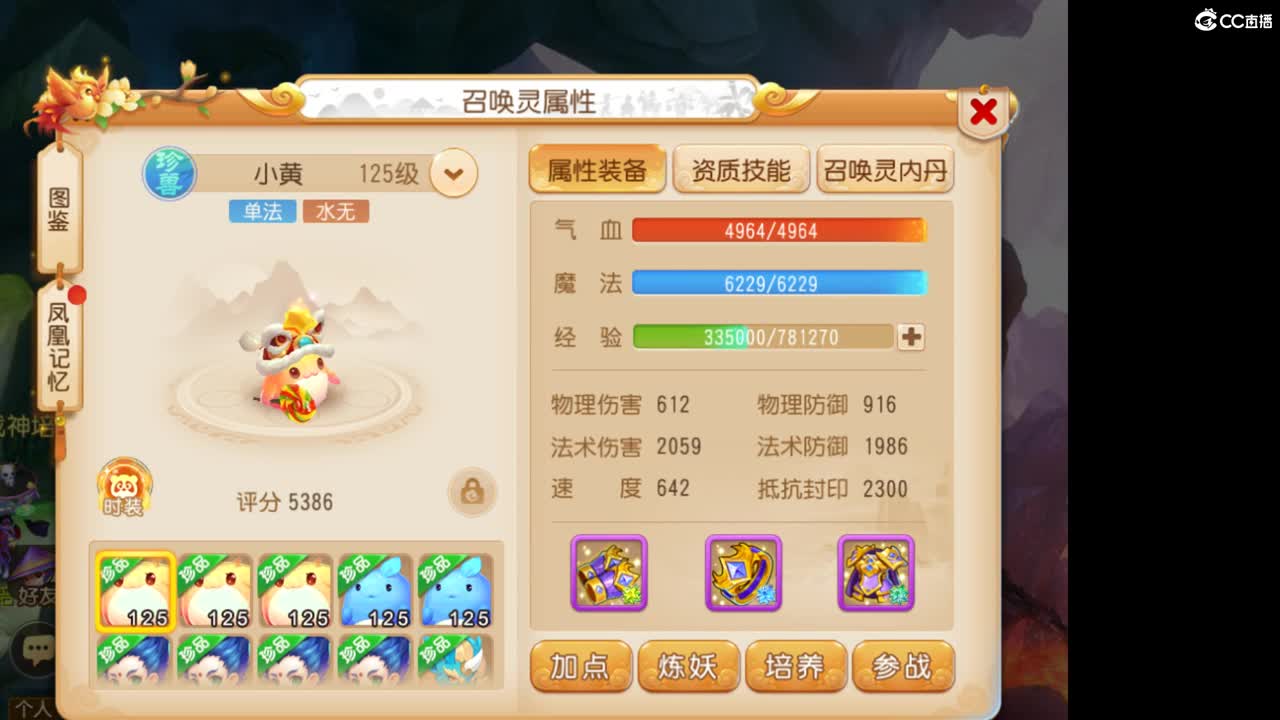The image size is (1280, 720).
Task: Select the golden ring equipment icon
Action: coord(741,572)
